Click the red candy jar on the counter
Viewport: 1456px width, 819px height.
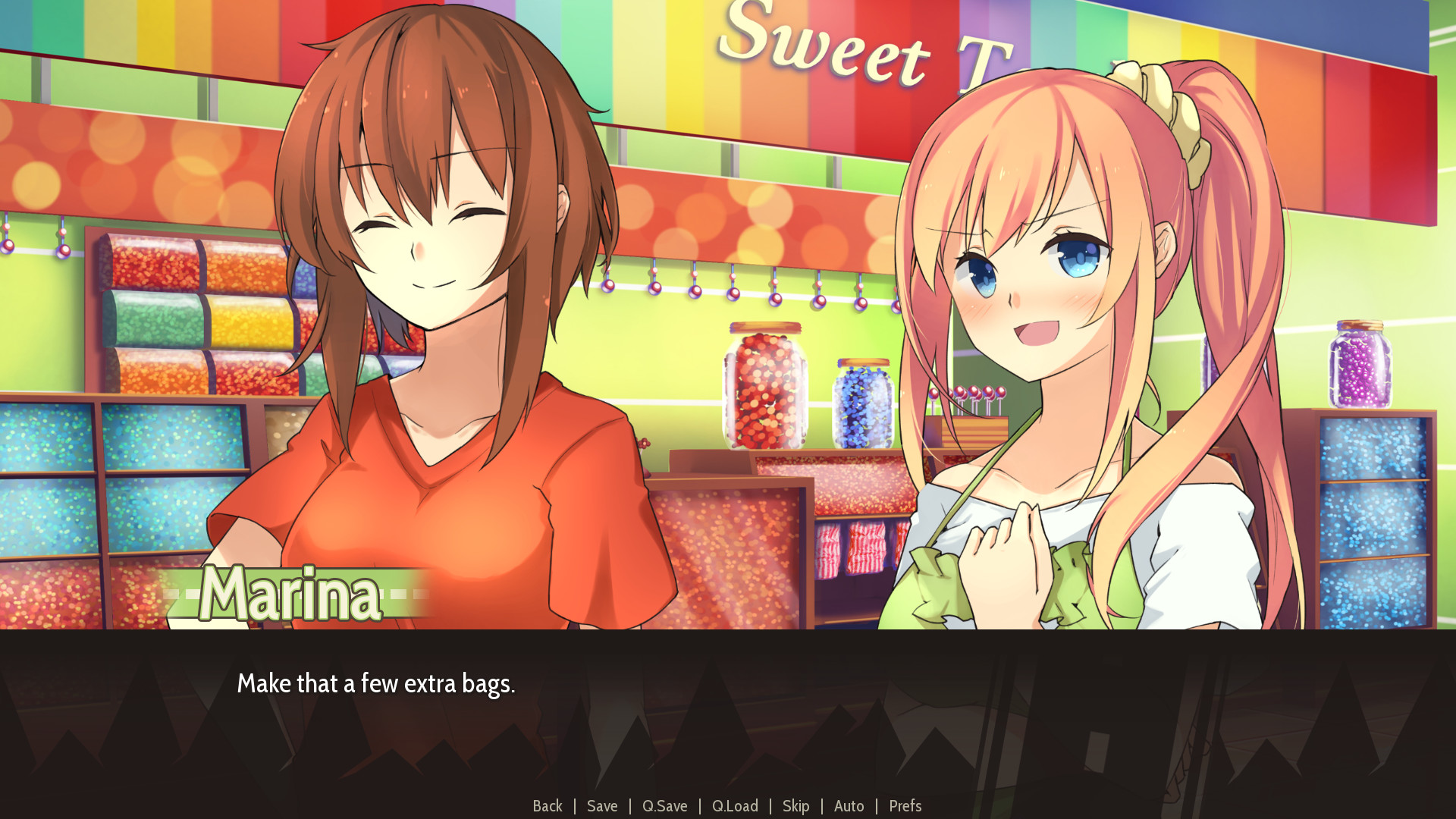click(x=764, y=387)
